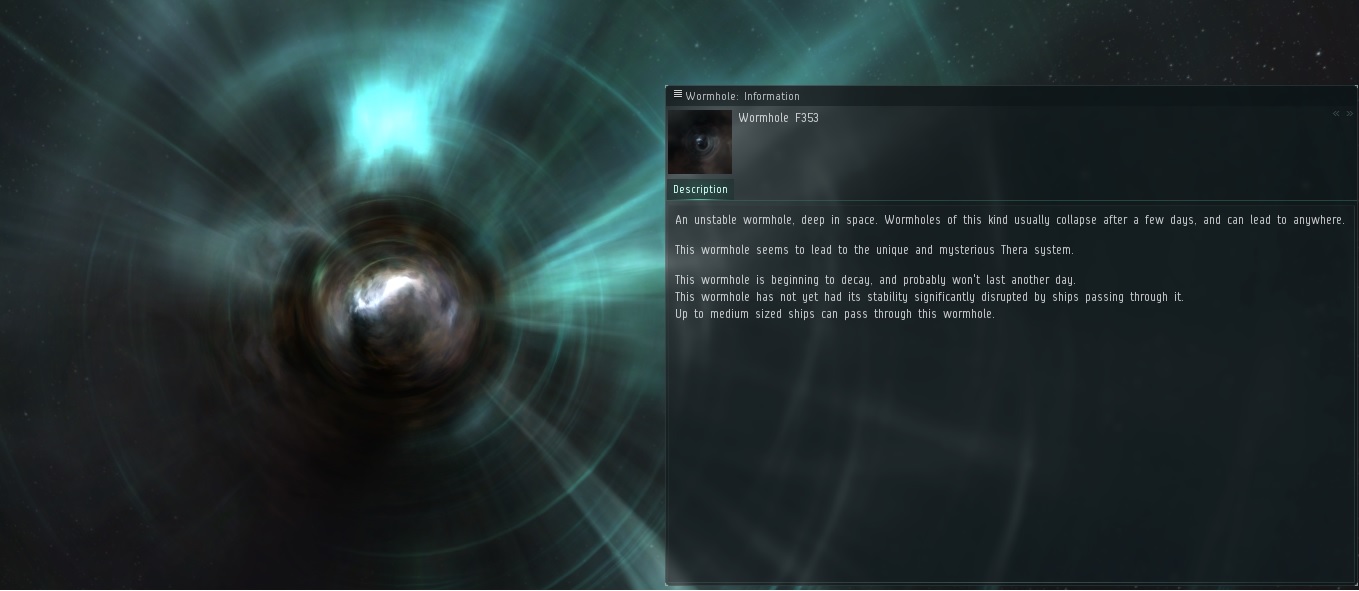Image resolution: width=1359 pixels, height=591 pixels.
Task: Select the Description tab
Action: coord(700,189)
